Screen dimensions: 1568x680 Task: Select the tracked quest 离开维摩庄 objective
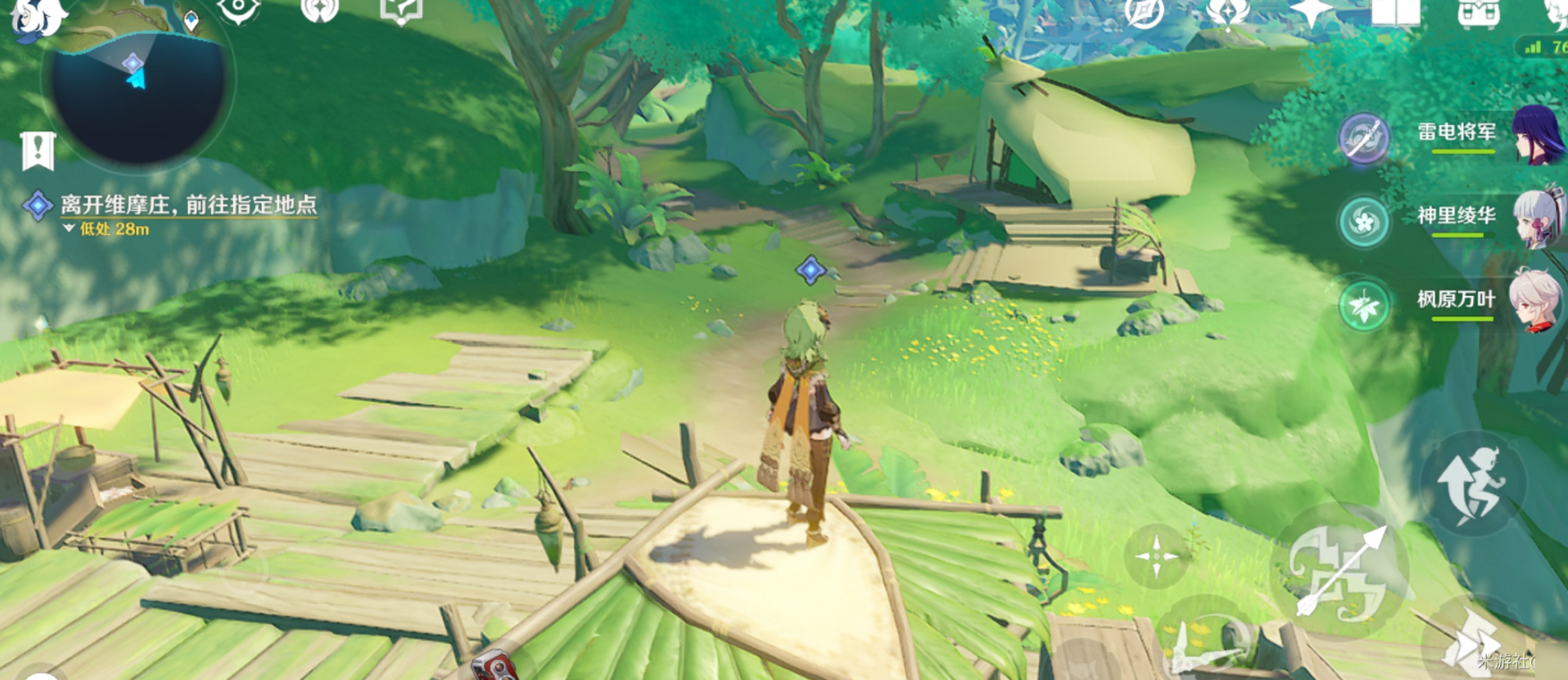pos(188,206)
